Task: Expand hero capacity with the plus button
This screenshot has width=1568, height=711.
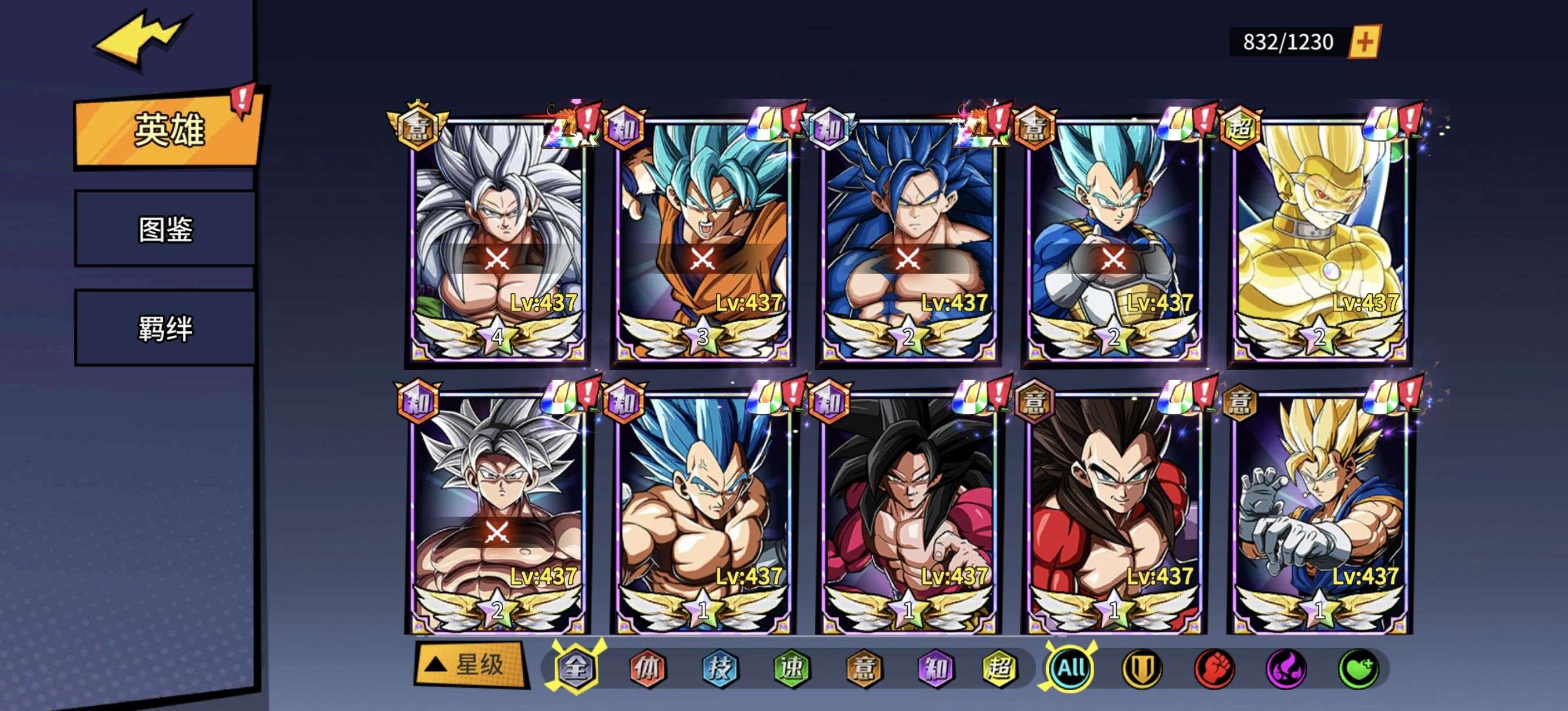Action: pyautogui.click(x=1364, y=41)
